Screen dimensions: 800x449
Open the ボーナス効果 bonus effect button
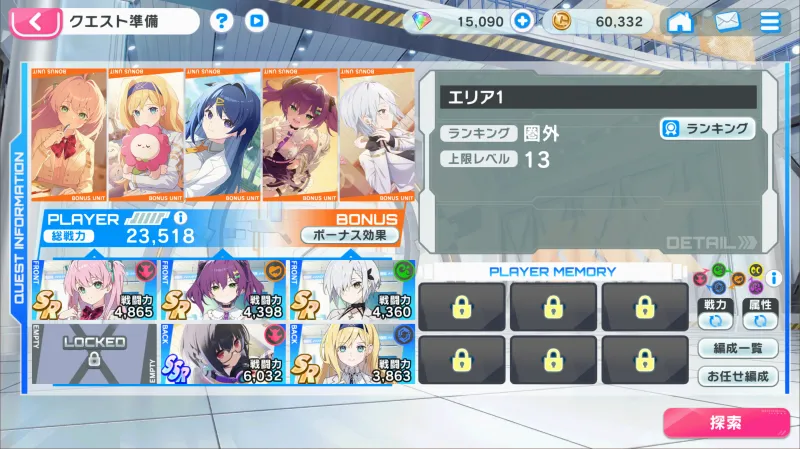350,235
